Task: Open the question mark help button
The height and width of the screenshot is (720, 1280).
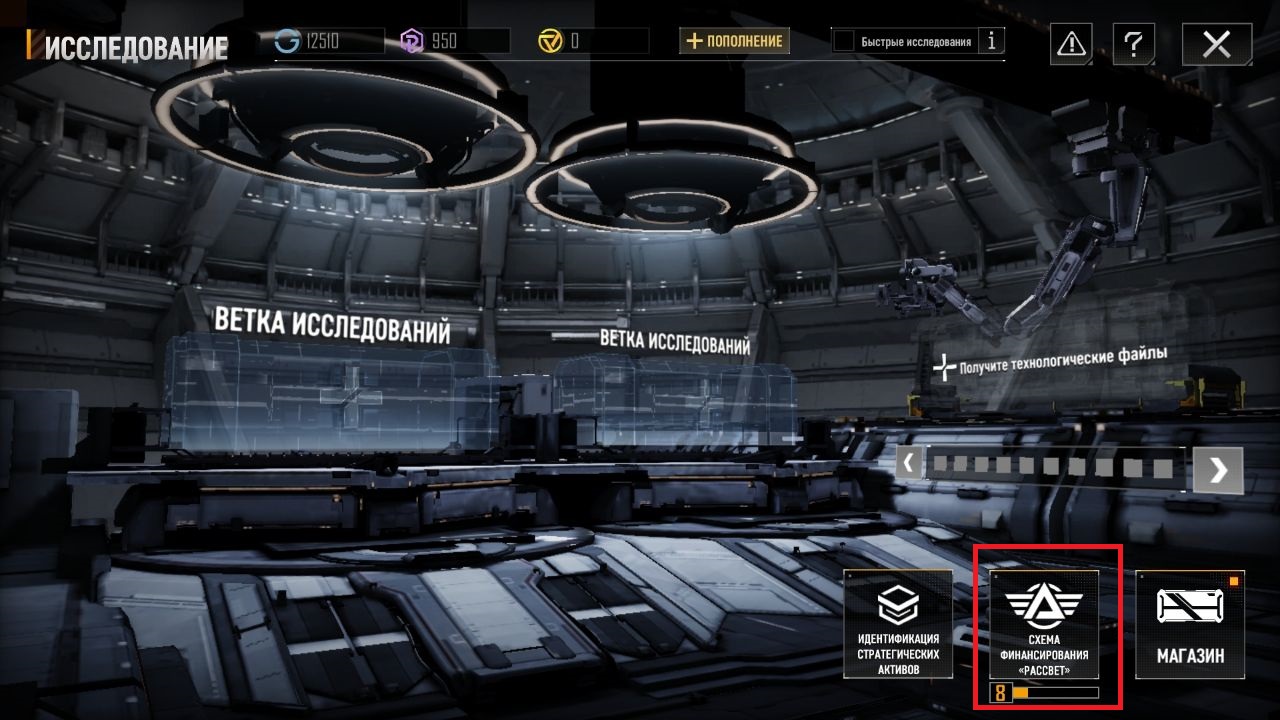Action: pos(1132,44)
